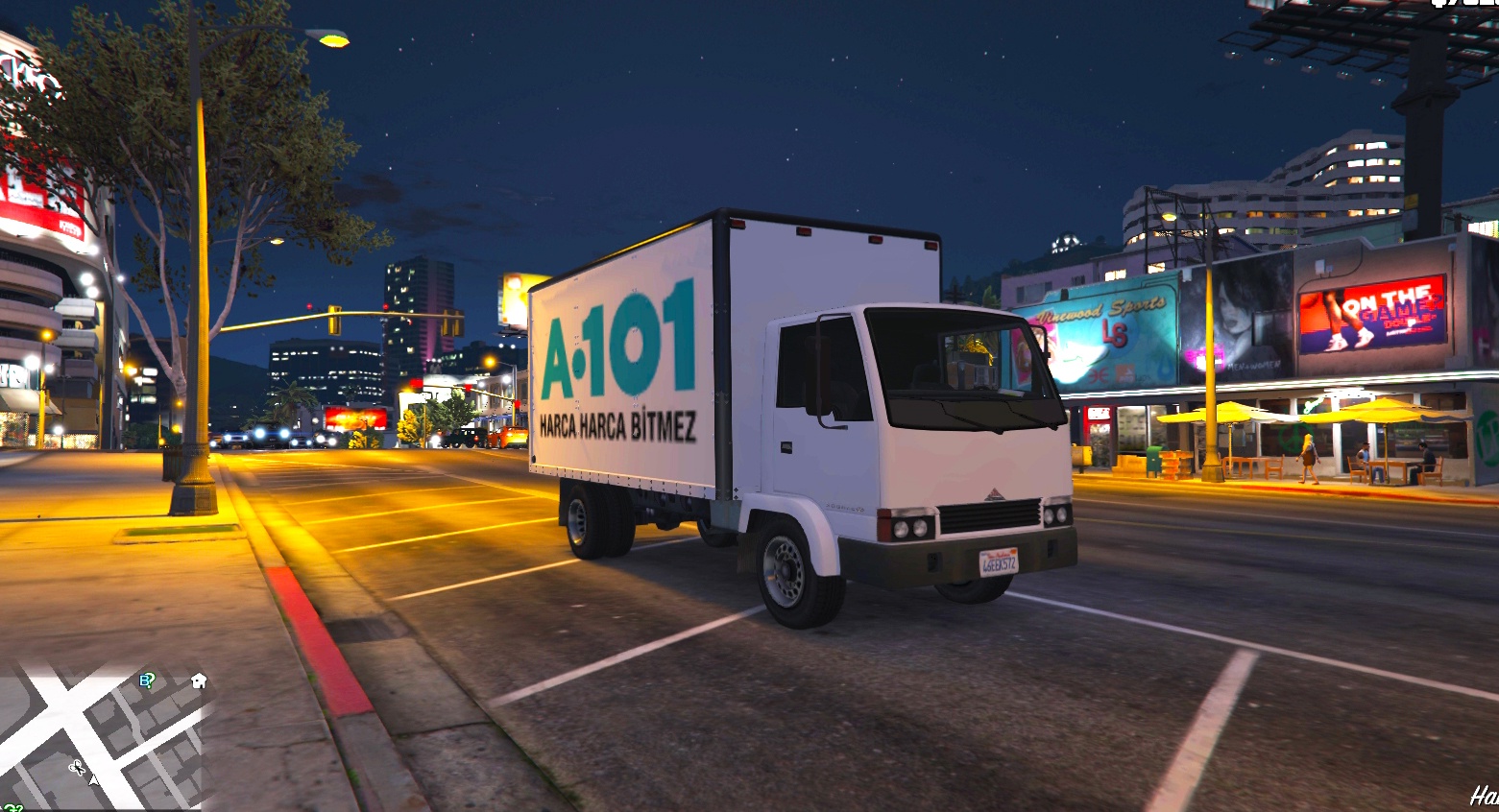1499x812 pixels.
Task: Click the blue B question-mark minimap blip
Action: 147,681
